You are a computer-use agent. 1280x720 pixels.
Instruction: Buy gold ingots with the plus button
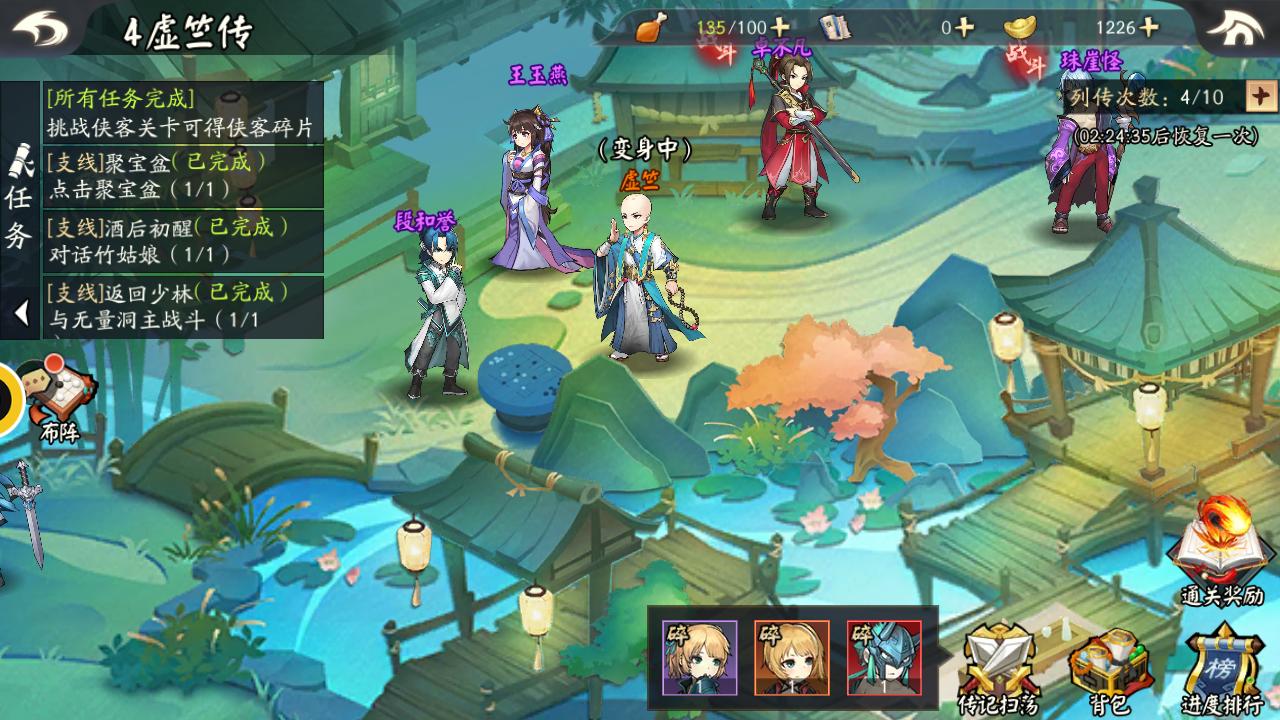coord(1149,28)
